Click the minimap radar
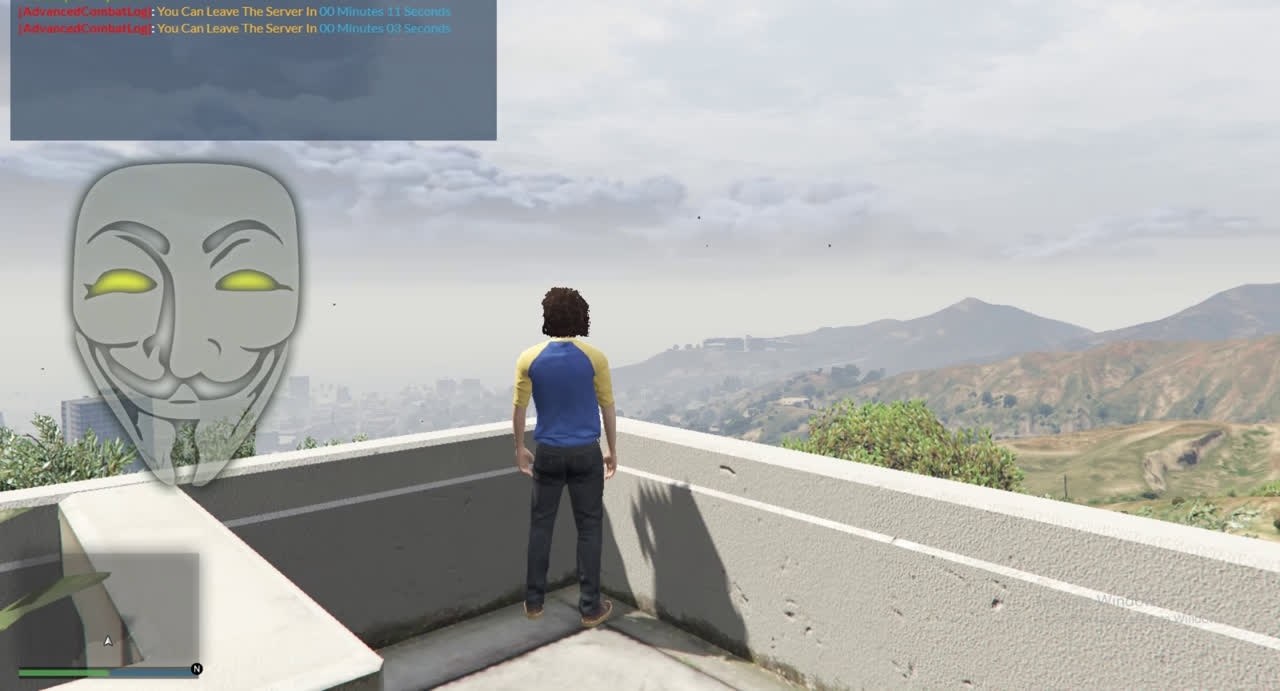 click(x=108, y=608)
